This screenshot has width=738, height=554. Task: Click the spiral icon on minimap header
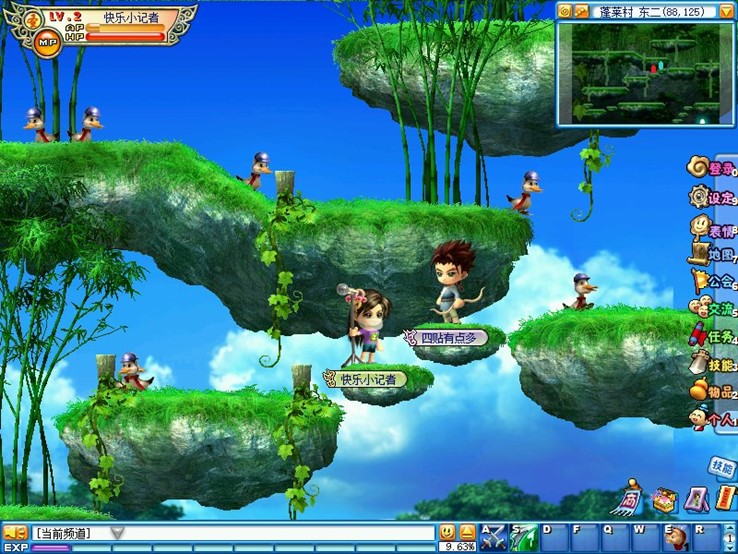pyautogui.click(x=565, y=11)
